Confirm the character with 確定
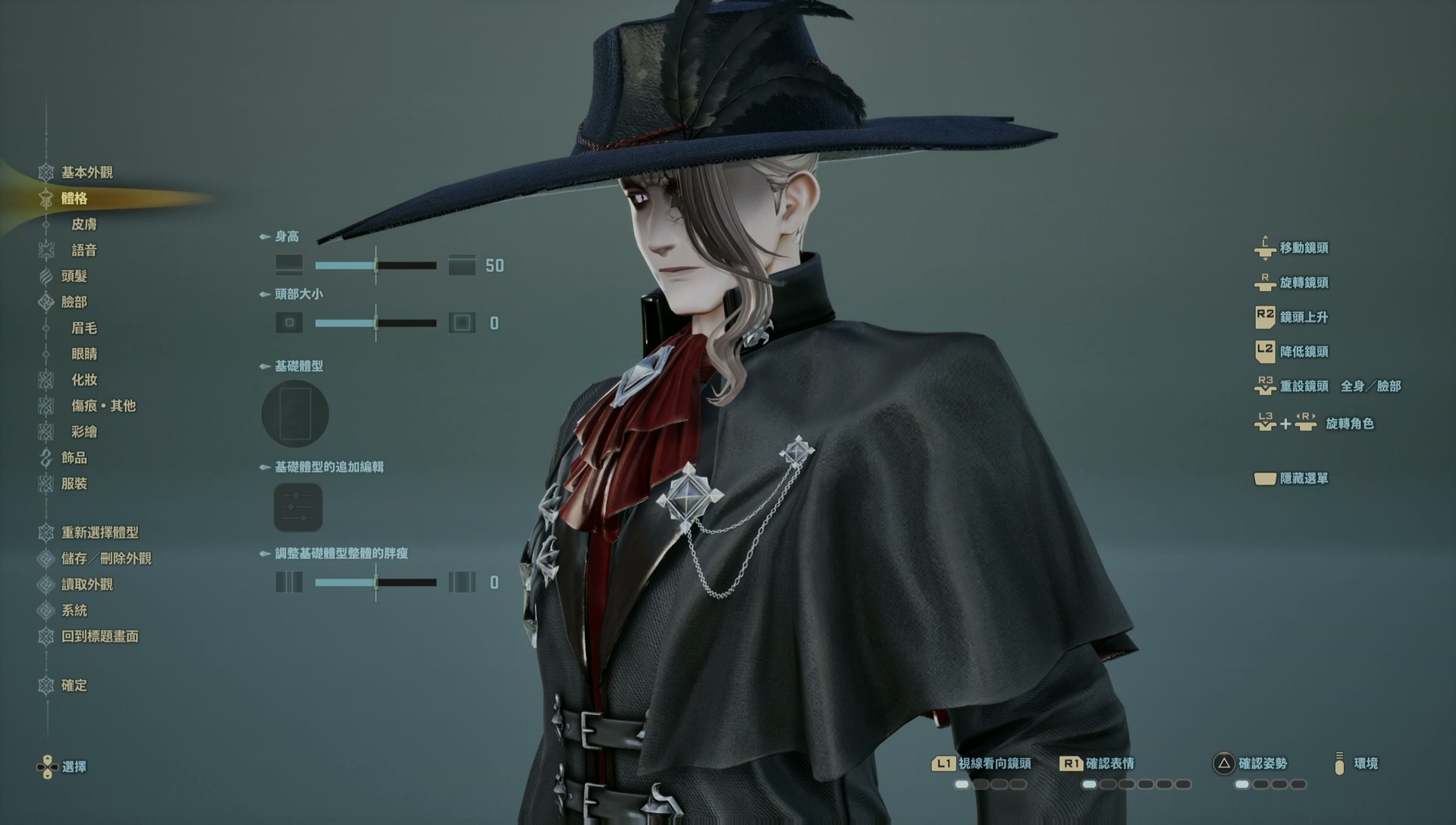1456x825 pixels. pos(74,685)
